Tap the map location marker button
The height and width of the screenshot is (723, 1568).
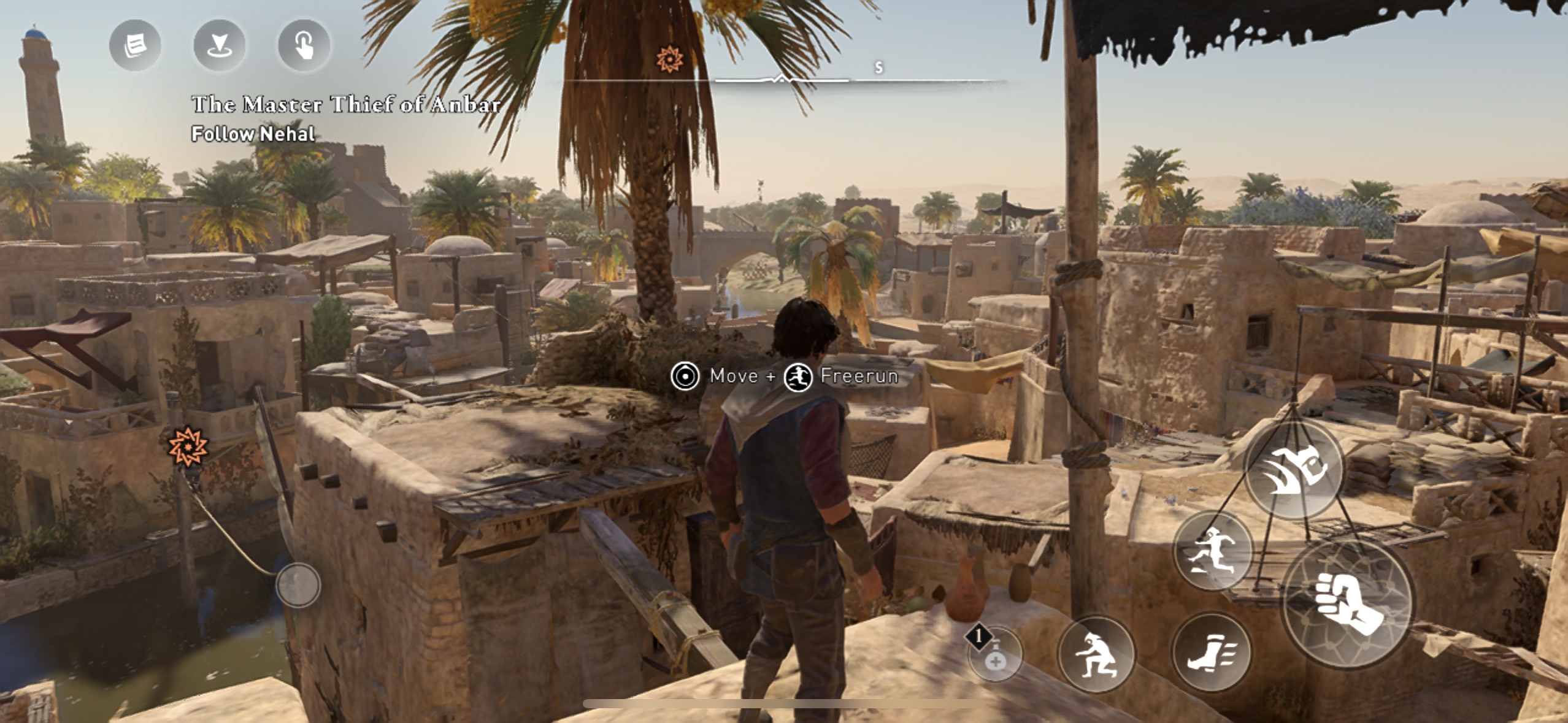coord(219,45)
